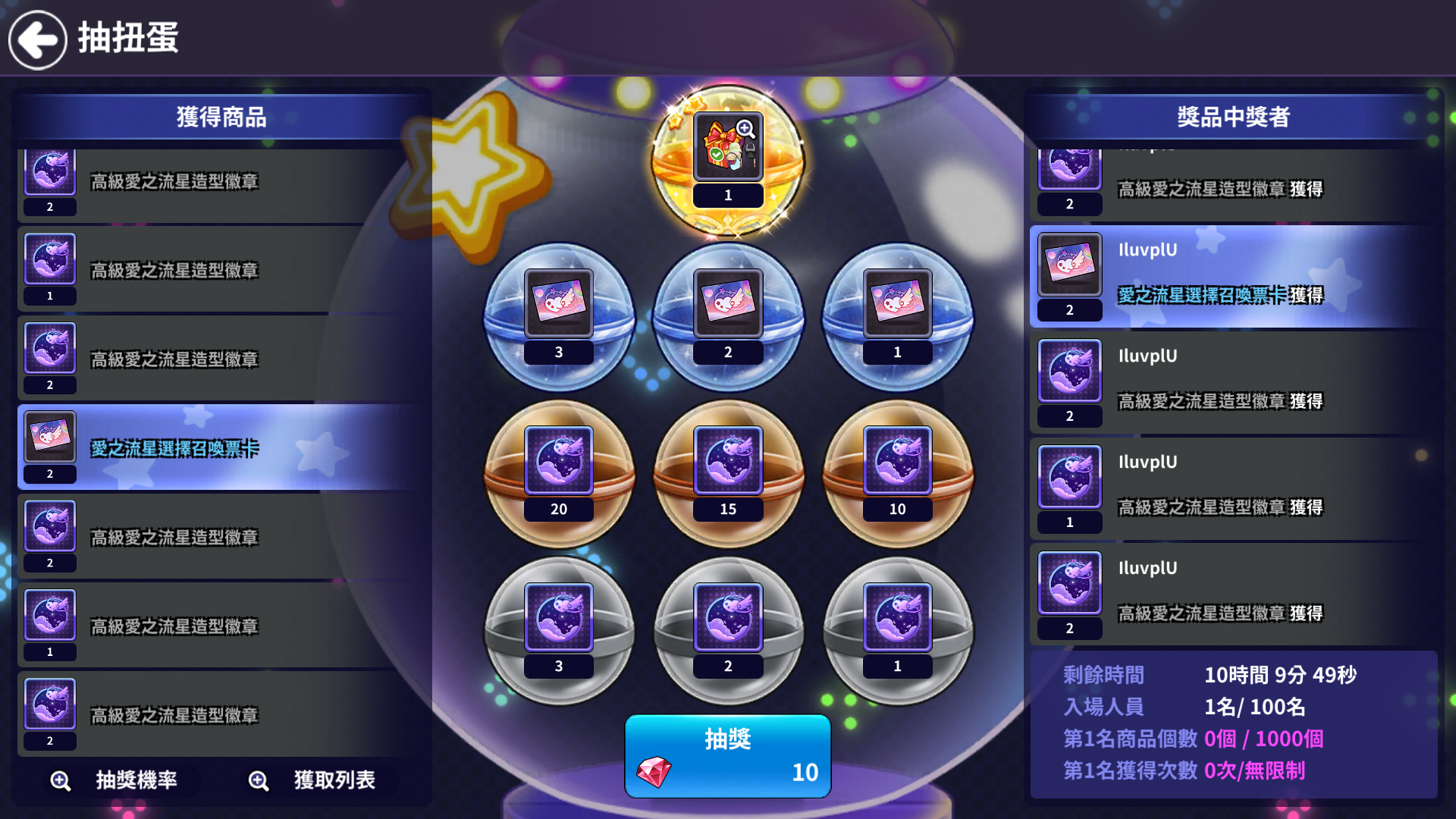Tap the 抽獎 draw button costing 10 gems
The image size is (1456, 819).
[727, 756]
